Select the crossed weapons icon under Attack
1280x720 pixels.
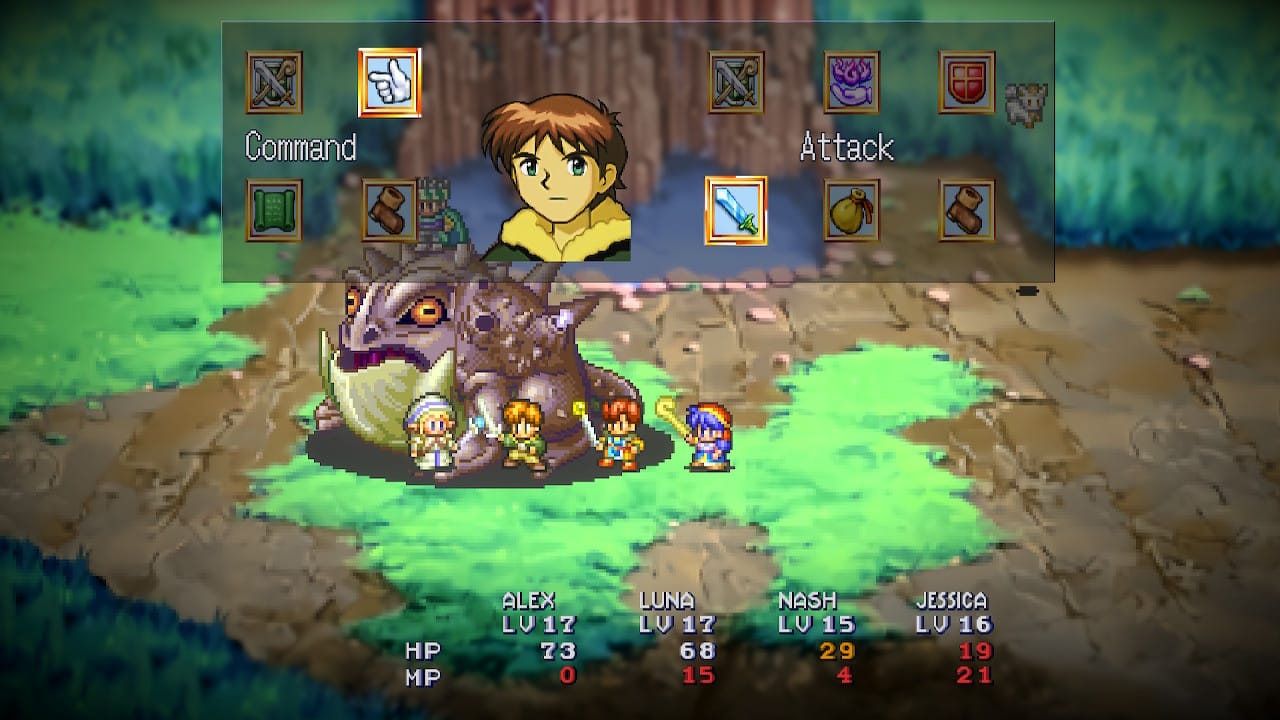click(737, 82)
